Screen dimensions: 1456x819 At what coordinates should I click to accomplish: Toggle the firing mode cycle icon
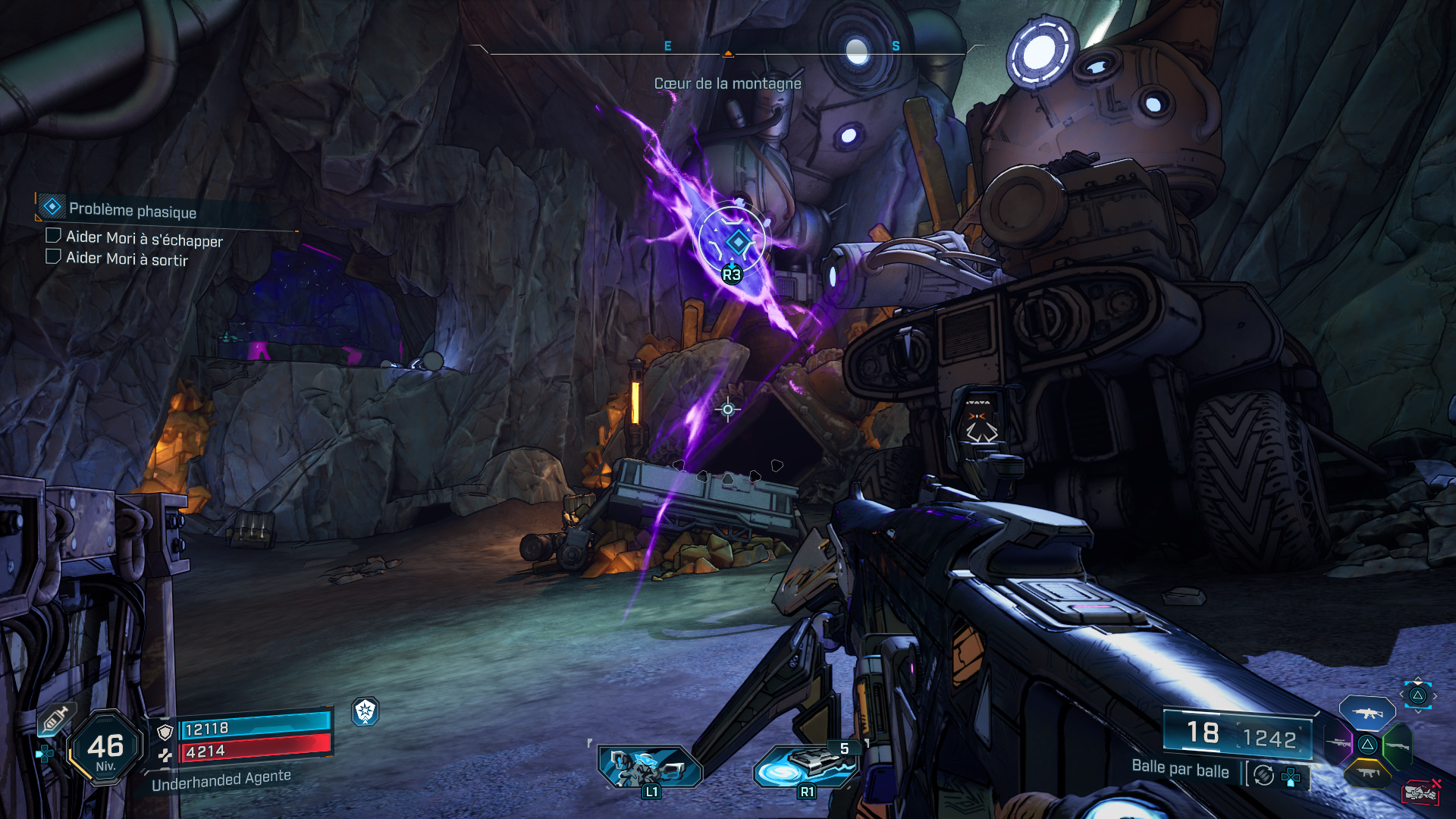[1263, 775]
